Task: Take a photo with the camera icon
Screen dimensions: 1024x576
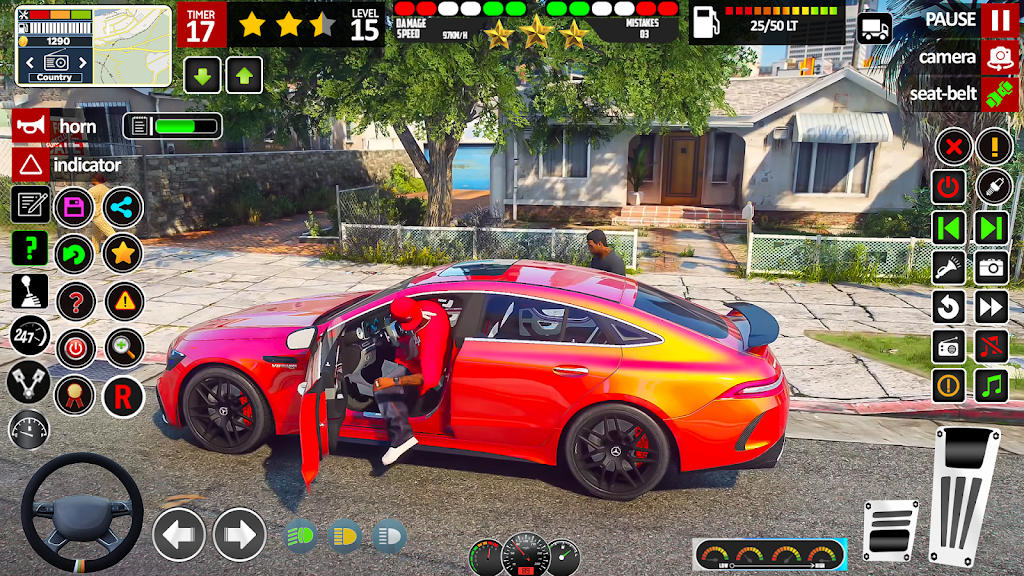Action: [992, 266]
